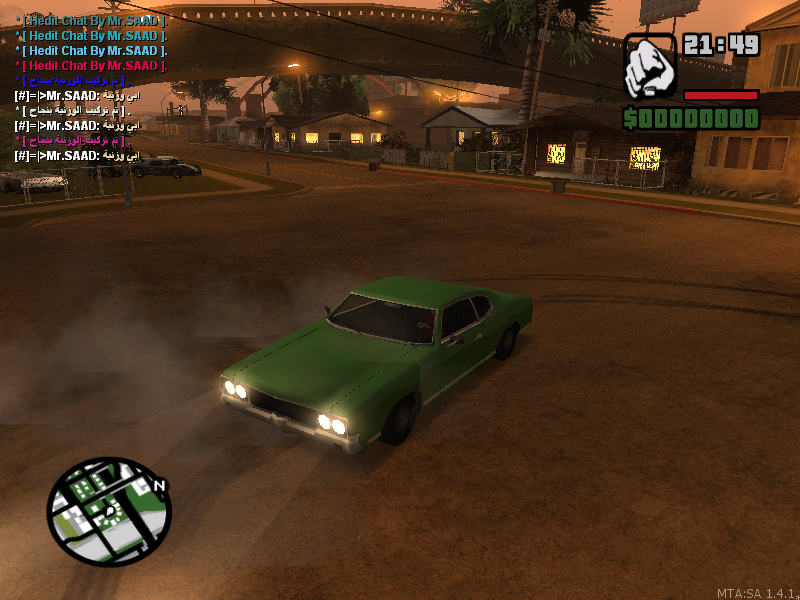This screenshot has width=800, height=600.
Task: Click the north marker on the radar
Action: (x=159, y=486)
